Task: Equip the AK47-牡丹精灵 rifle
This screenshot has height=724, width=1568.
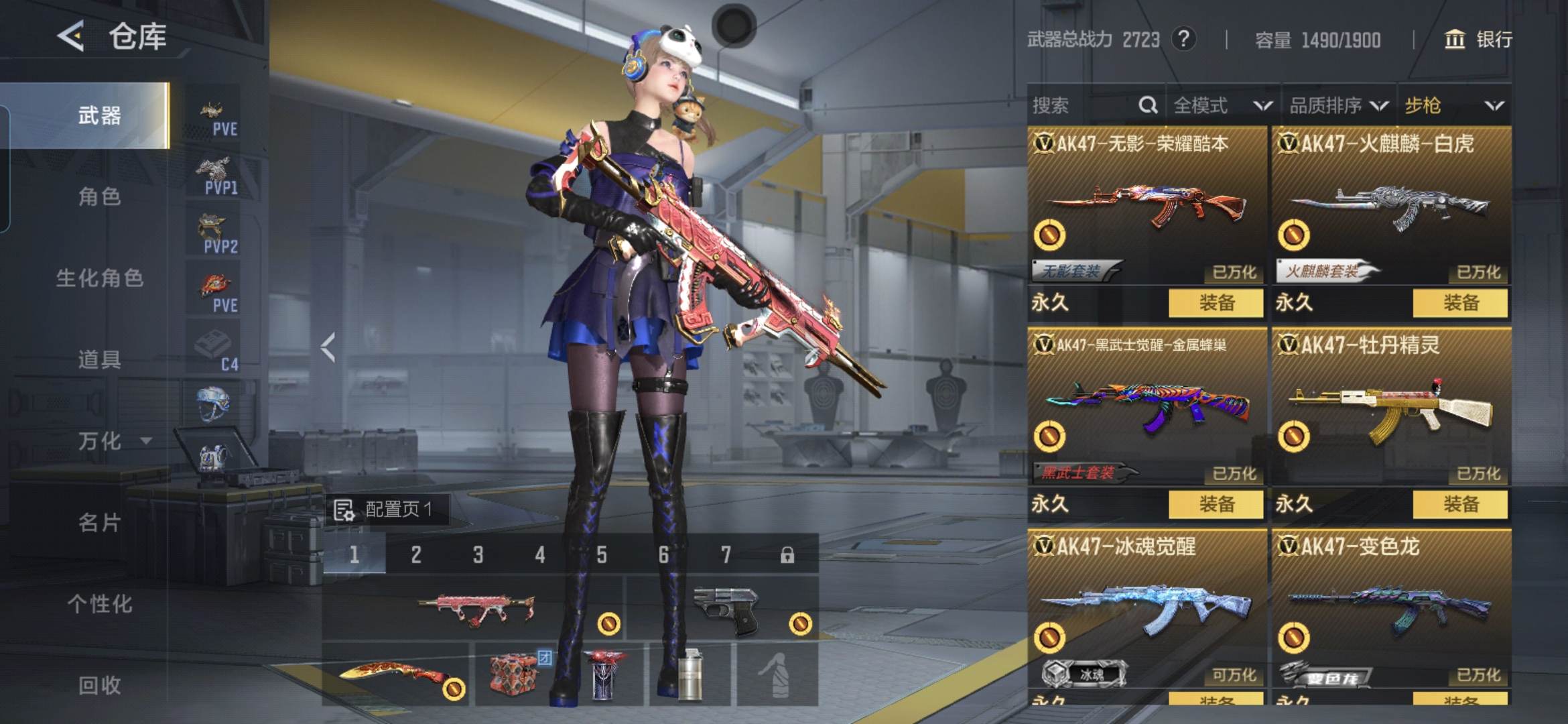Action: click(x=1460, y=504)
